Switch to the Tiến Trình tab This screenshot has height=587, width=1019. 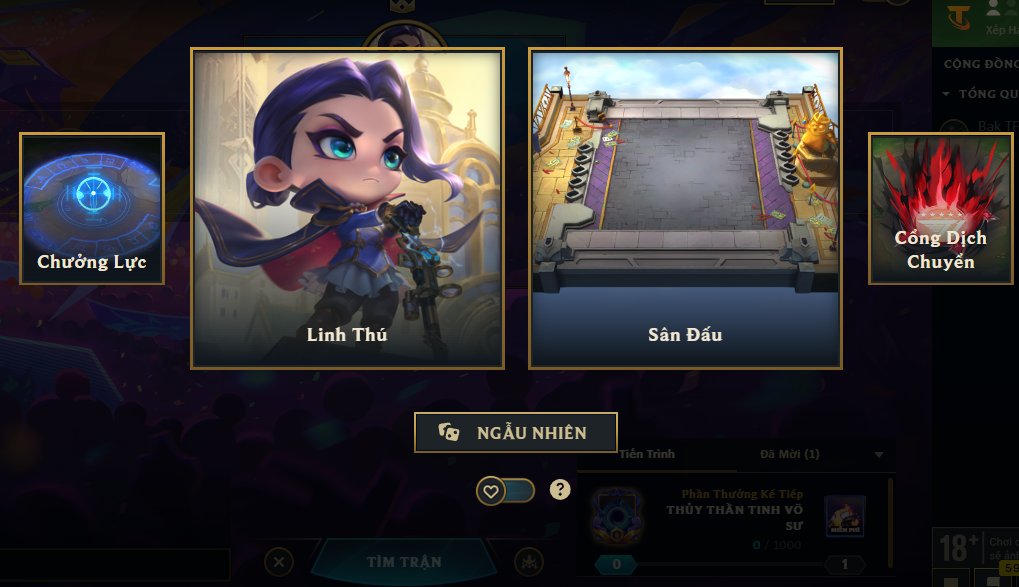click(646, 454)
